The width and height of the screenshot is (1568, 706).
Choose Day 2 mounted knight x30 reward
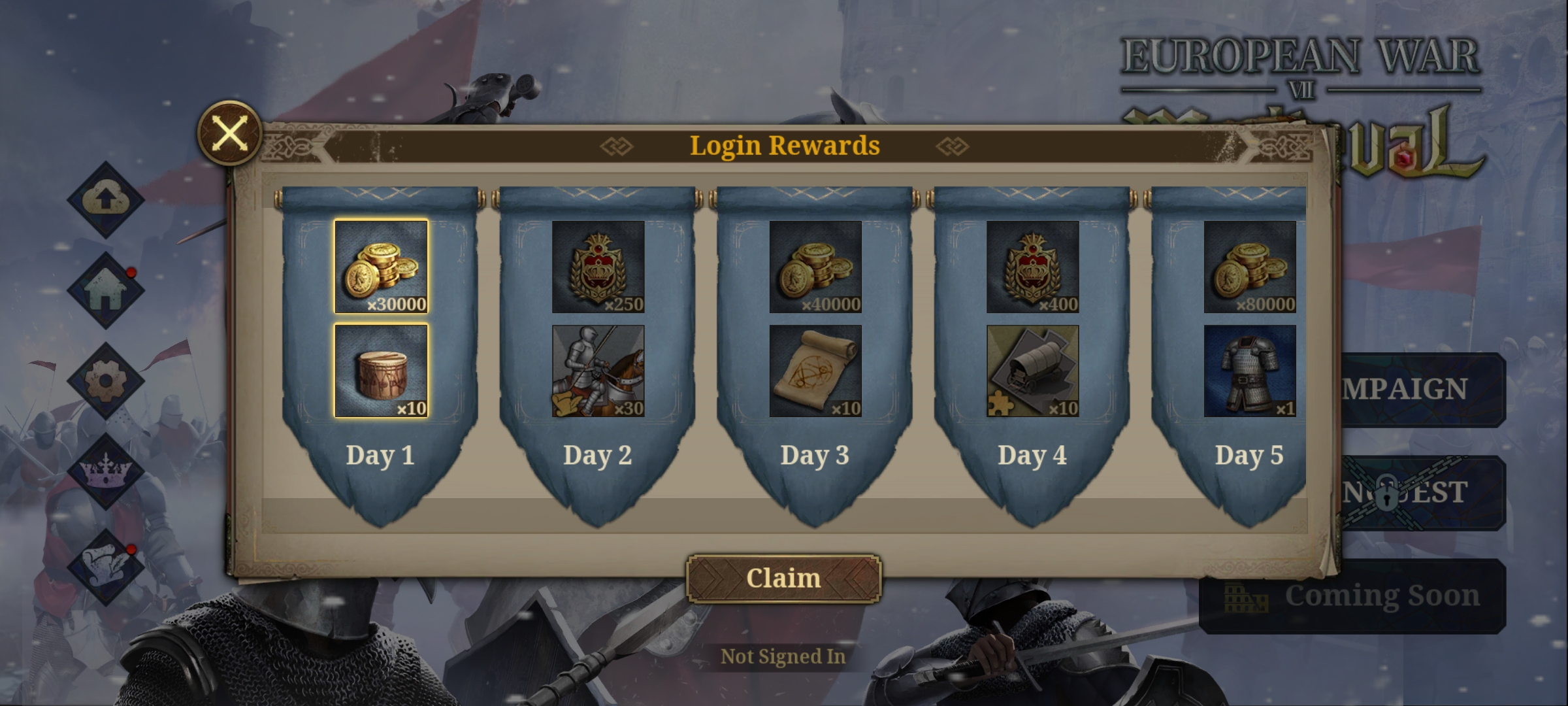pos(598,371)
